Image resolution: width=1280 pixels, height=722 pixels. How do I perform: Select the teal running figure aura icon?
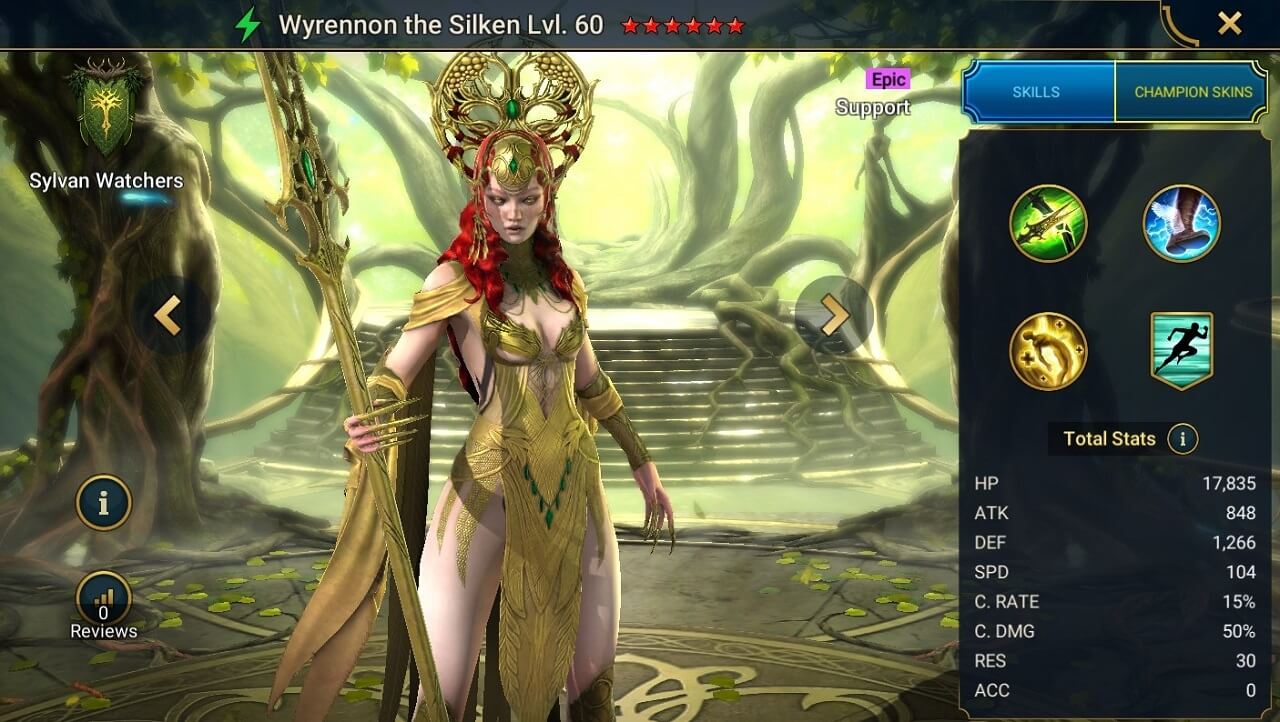1181,351
